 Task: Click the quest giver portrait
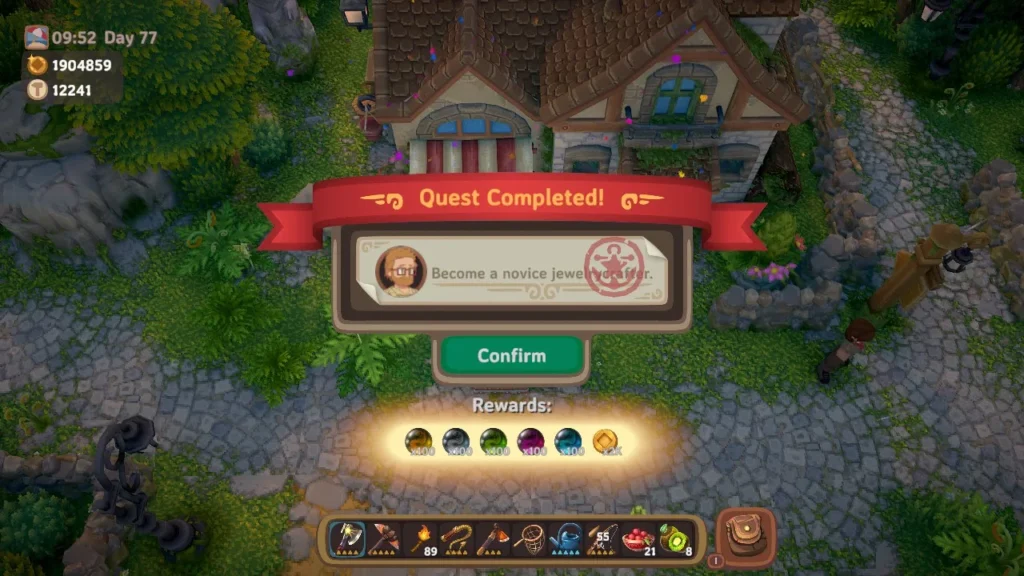point(400,271)
